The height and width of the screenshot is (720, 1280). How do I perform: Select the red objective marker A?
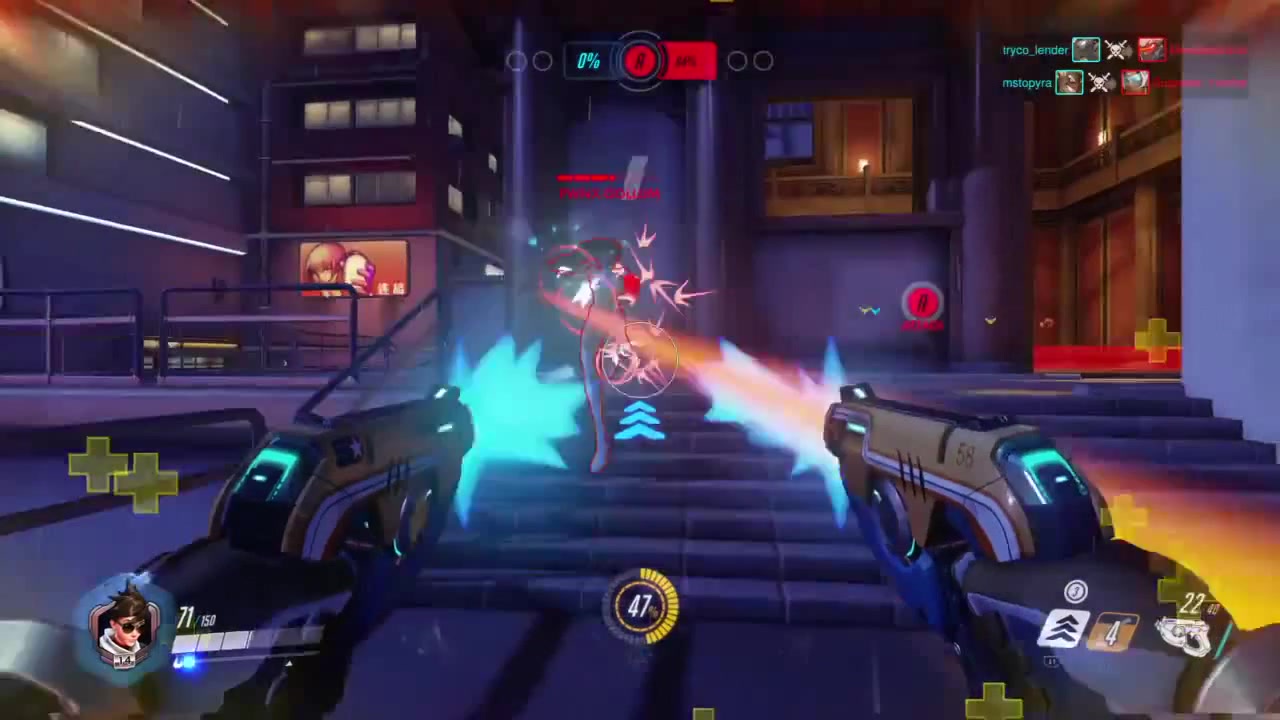pyautogui.click(x=922, y=303)
